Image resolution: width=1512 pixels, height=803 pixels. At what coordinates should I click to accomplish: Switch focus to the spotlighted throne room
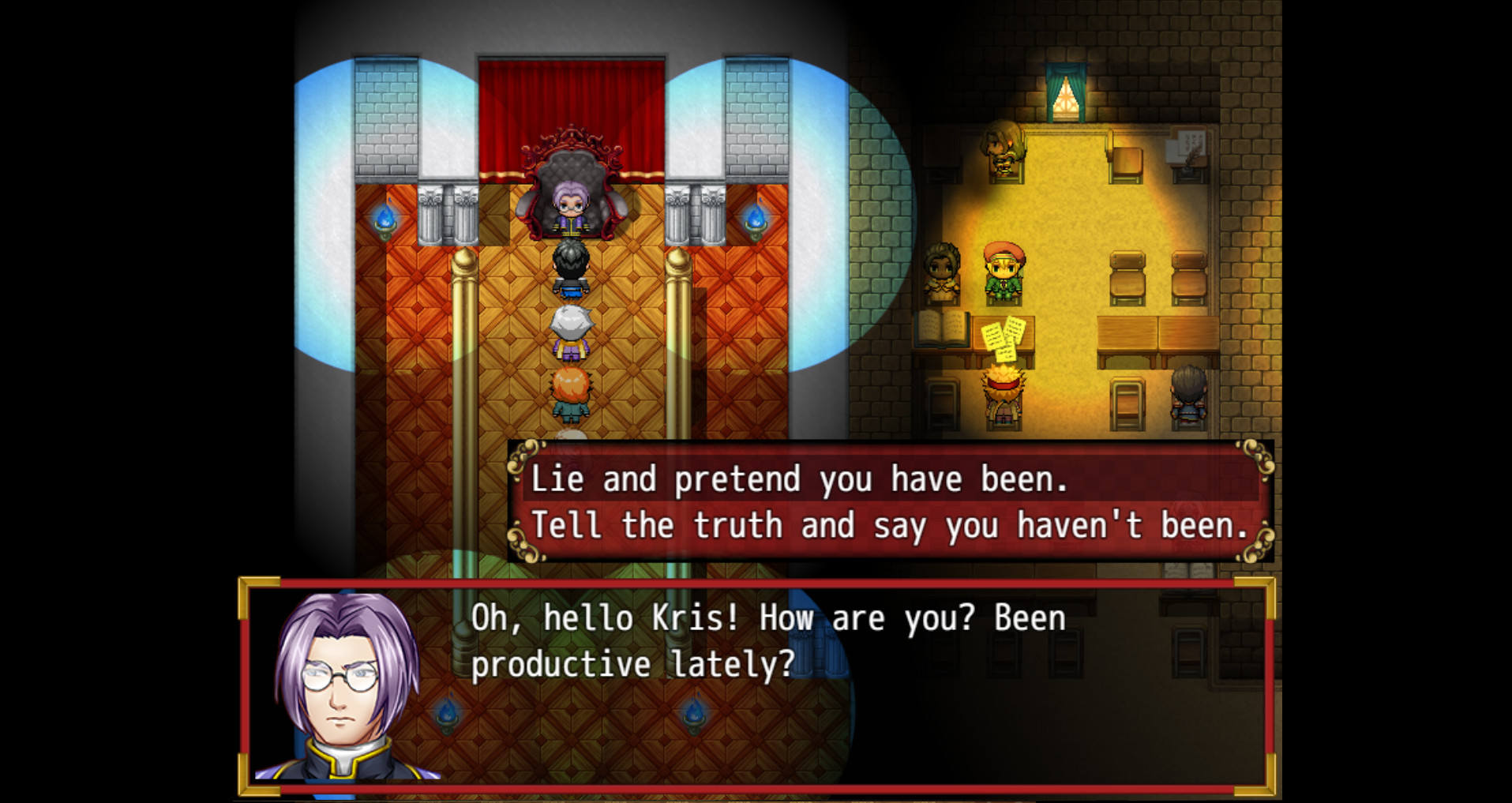tap(568, 237)
